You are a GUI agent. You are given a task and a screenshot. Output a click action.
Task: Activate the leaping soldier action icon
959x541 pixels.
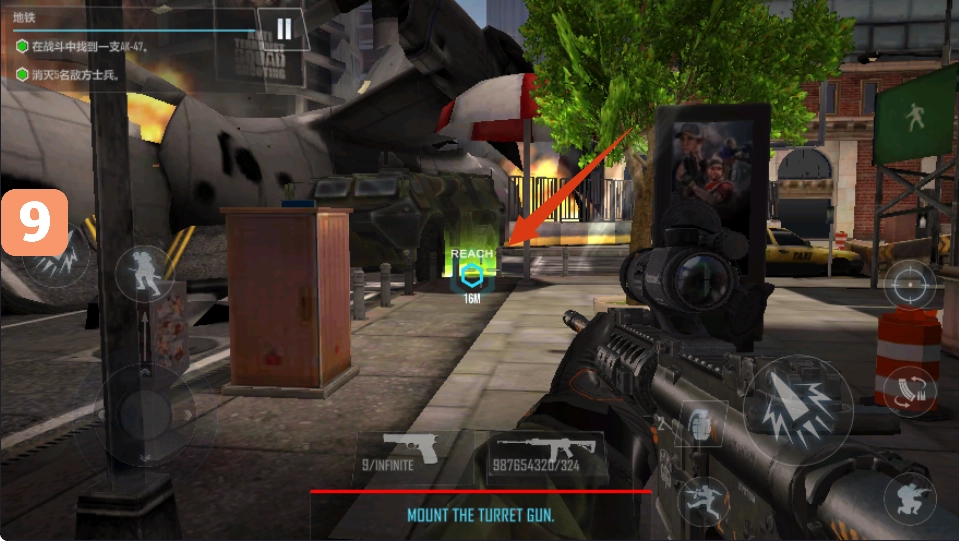702,498
